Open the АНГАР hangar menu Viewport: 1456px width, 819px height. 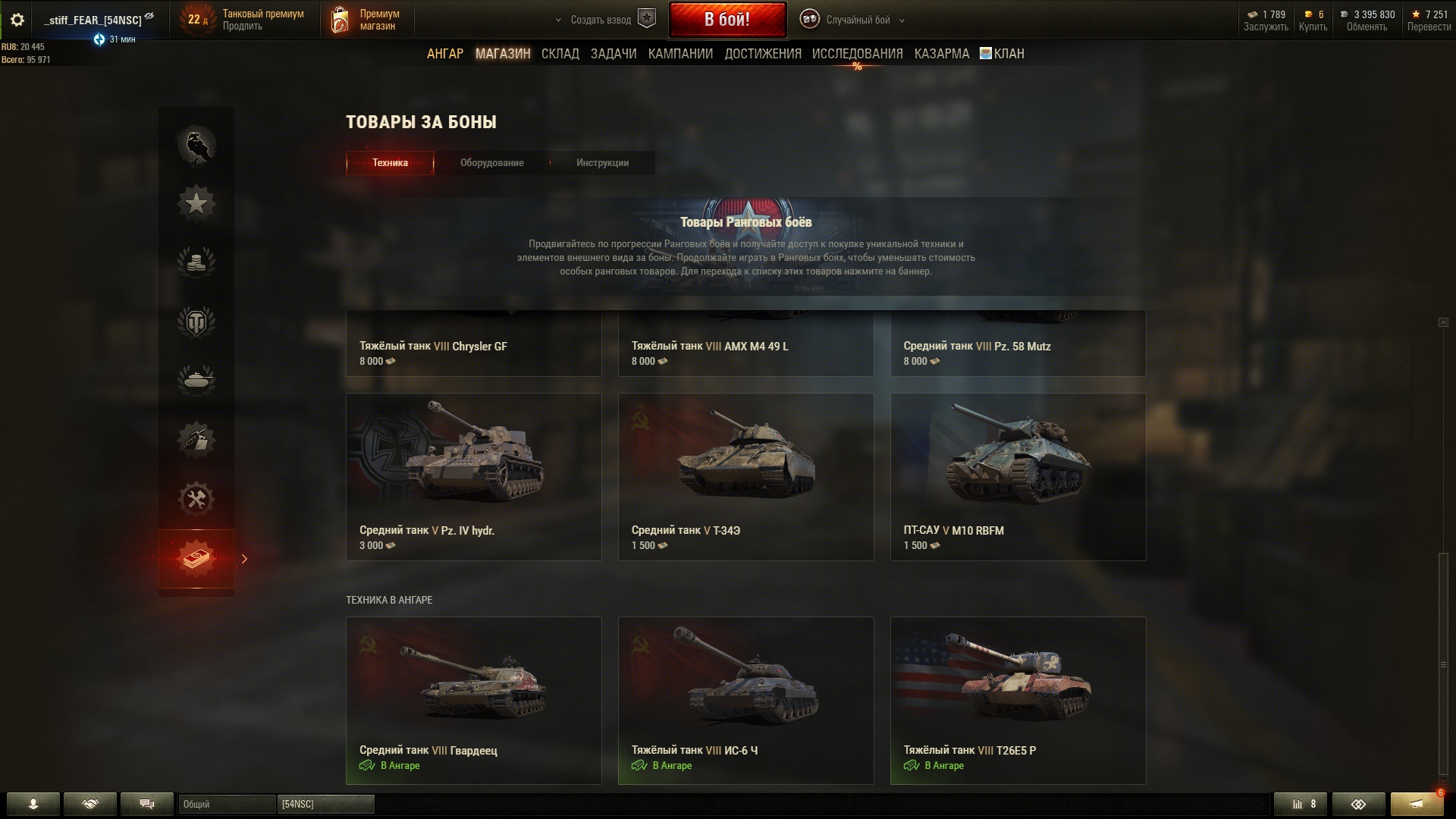pyautogui.click(x=444, y=54)
